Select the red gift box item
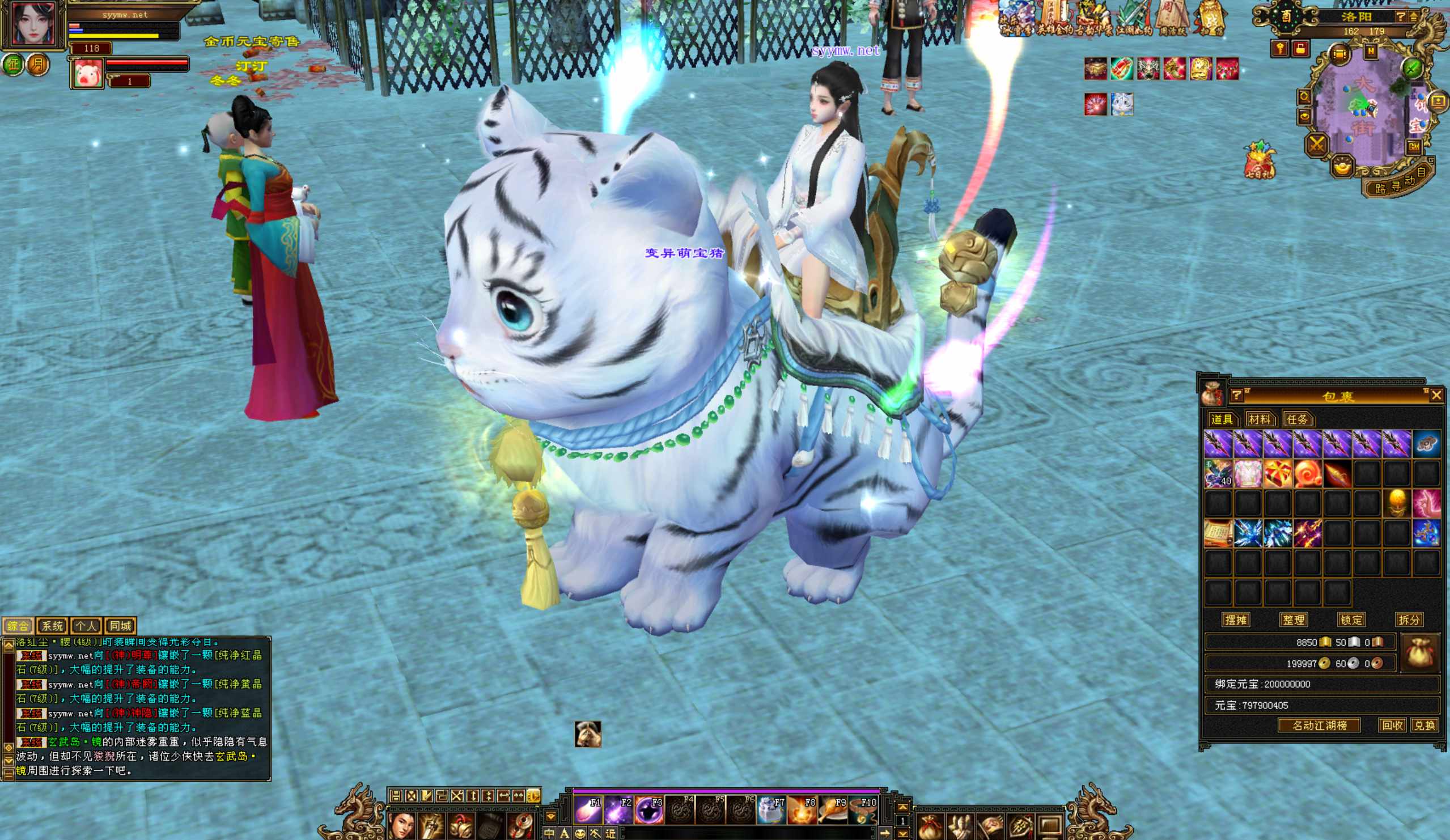Image resolution: width=1450 pixels, height=840 pixels. click(1277, 473)
